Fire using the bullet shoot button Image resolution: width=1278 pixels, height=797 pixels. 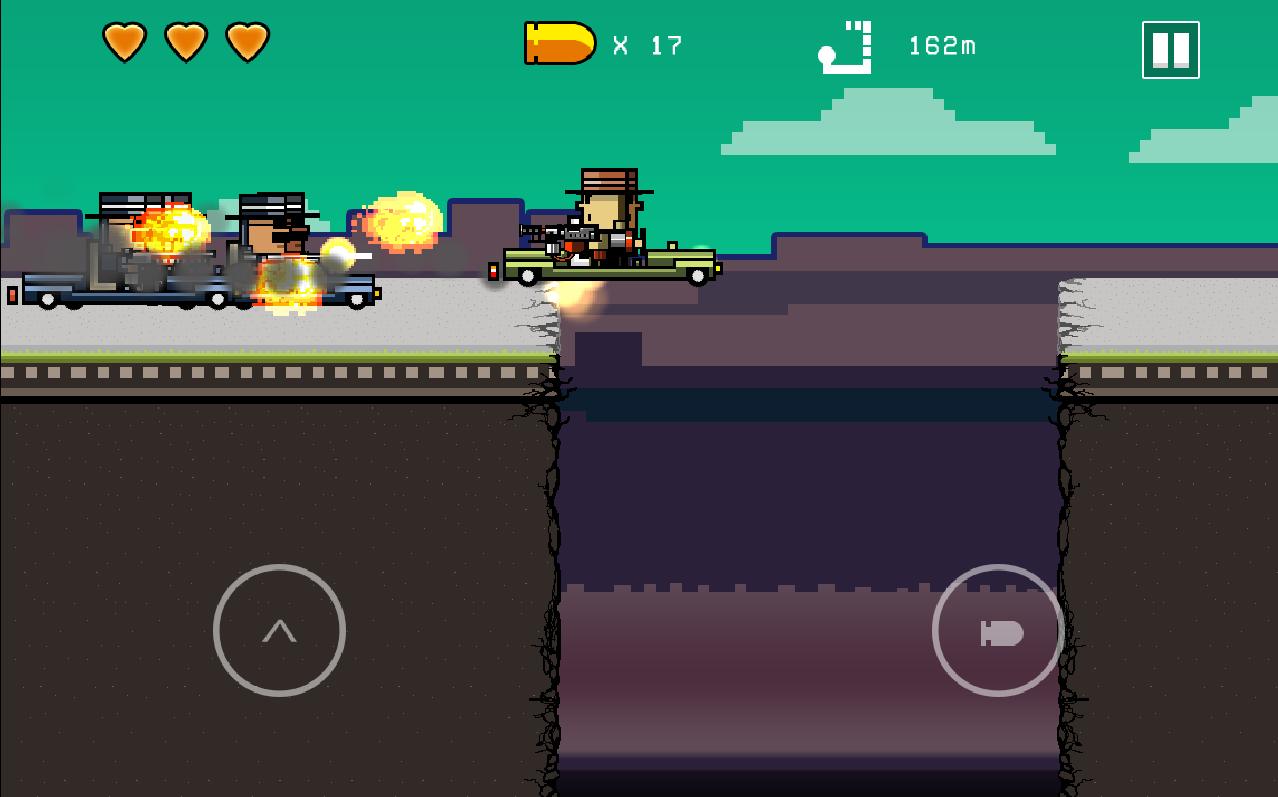[x=998, y=630]
